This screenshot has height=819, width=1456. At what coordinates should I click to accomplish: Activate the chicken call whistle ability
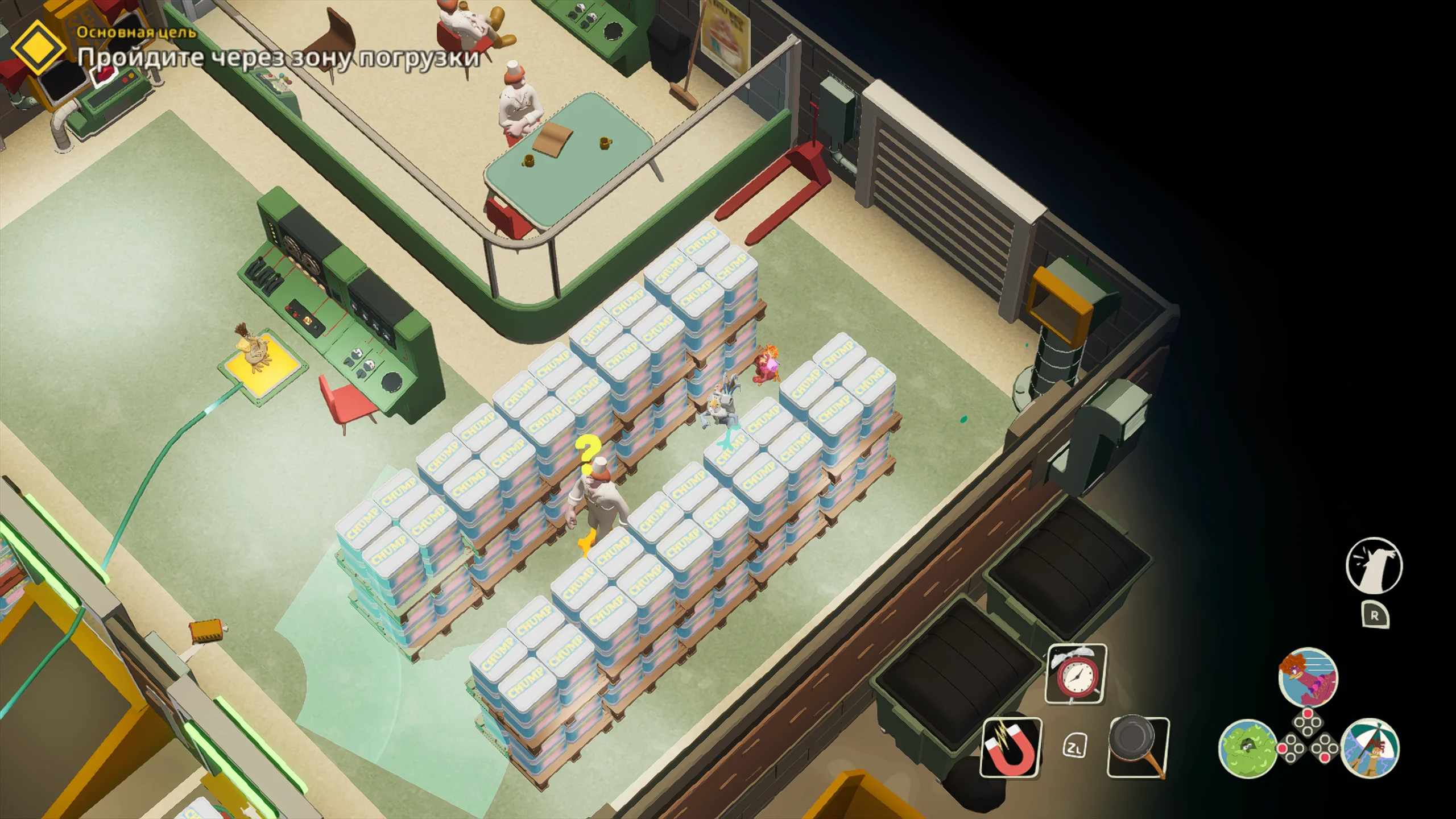(x=1374, y=566)
